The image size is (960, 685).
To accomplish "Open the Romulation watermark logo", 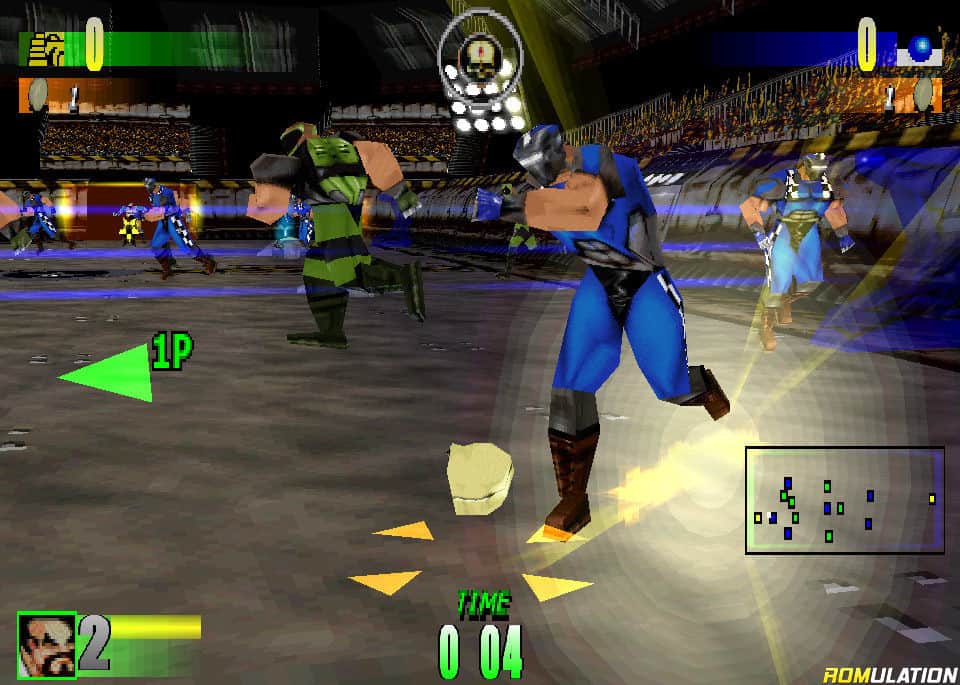I will click(888, 673).
